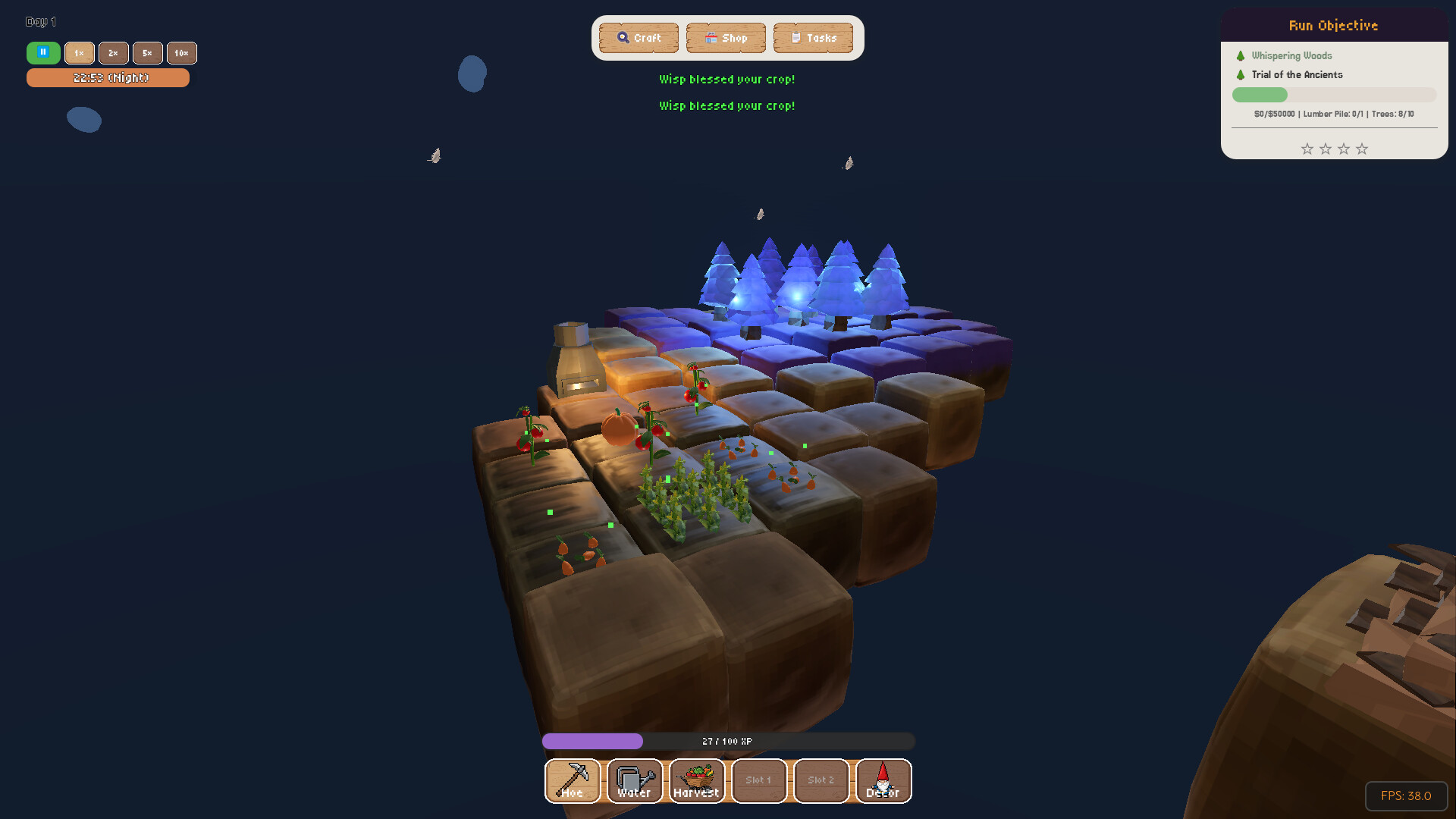Select the Hoe tool
Screen dimensions: 1456x819
coord(573,781)
